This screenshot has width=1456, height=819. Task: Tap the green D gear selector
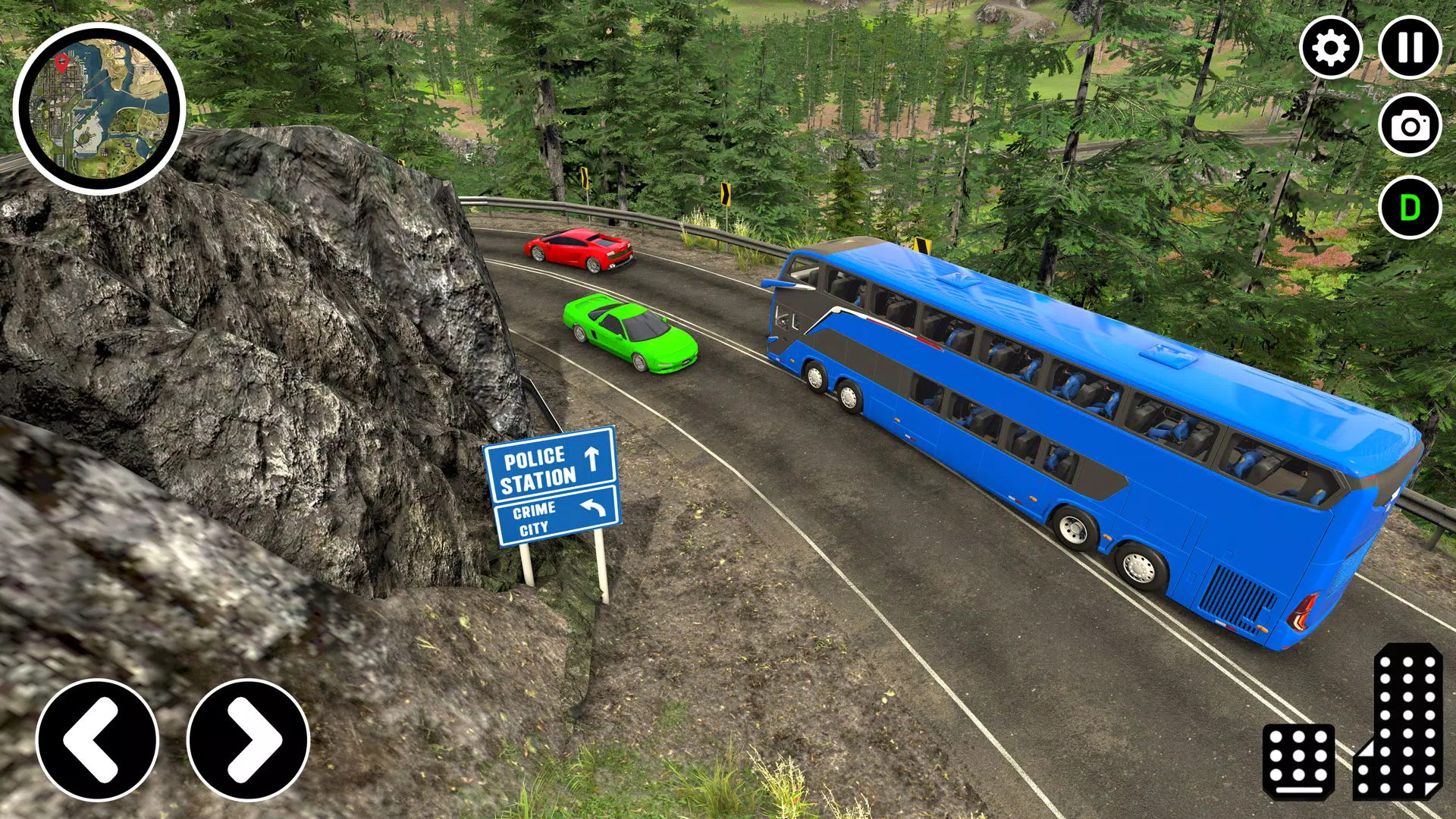click(1410, 208)
